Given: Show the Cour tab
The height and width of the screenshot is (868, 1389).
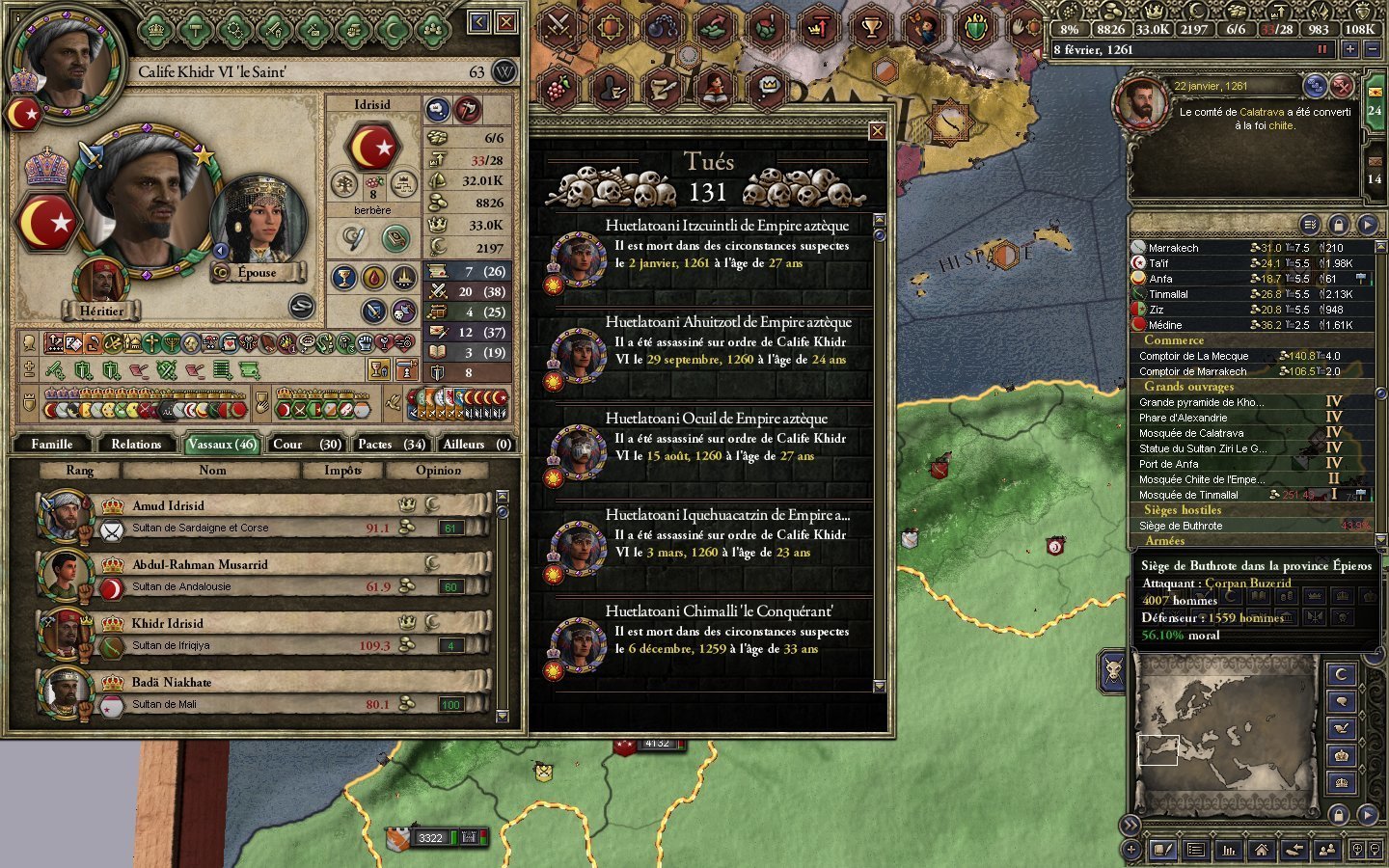Looking at the screenshot, I should (306, 445).
